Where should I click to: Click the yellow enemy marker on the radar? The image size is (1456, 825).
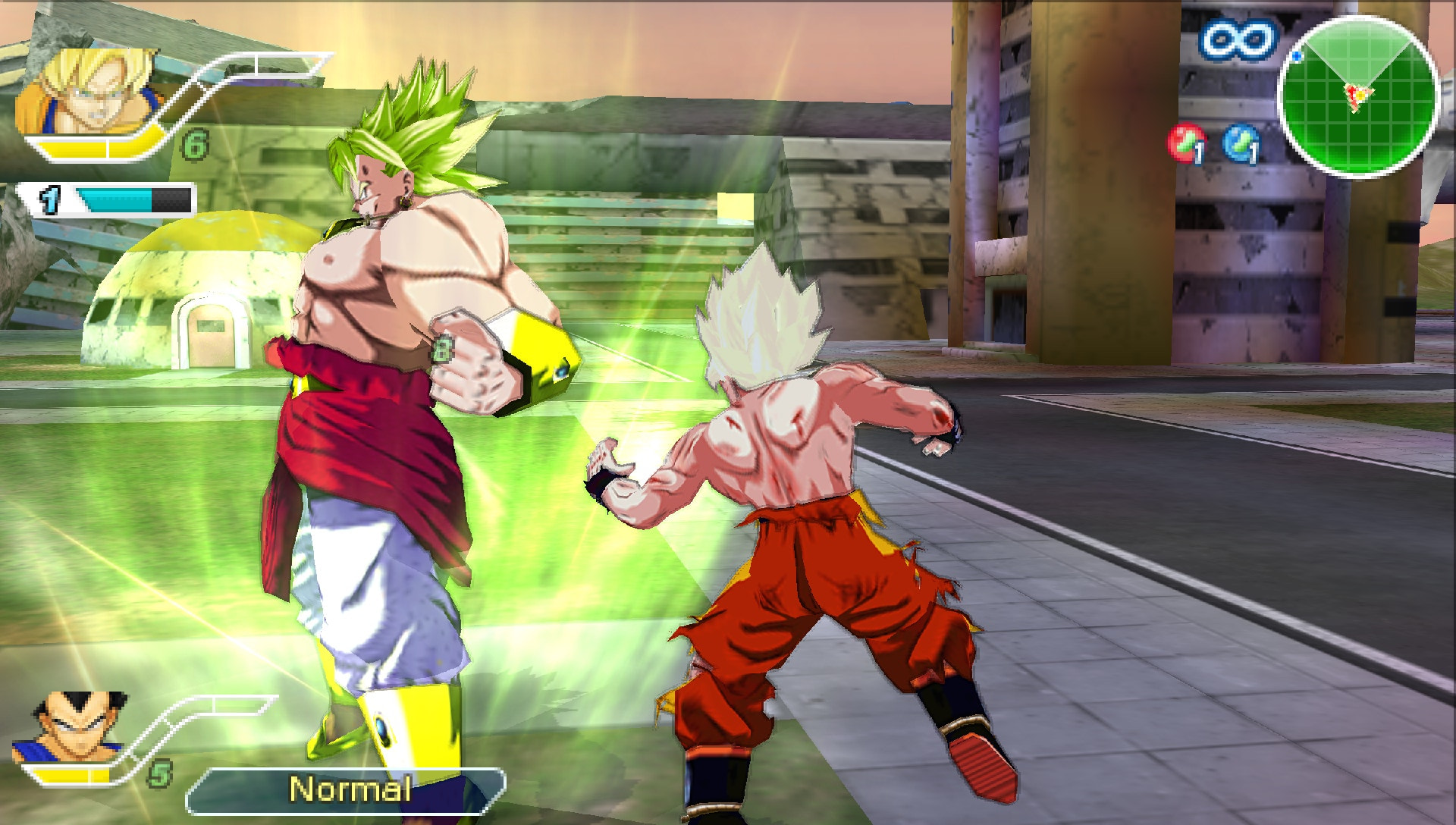(x=1360, y=96)
